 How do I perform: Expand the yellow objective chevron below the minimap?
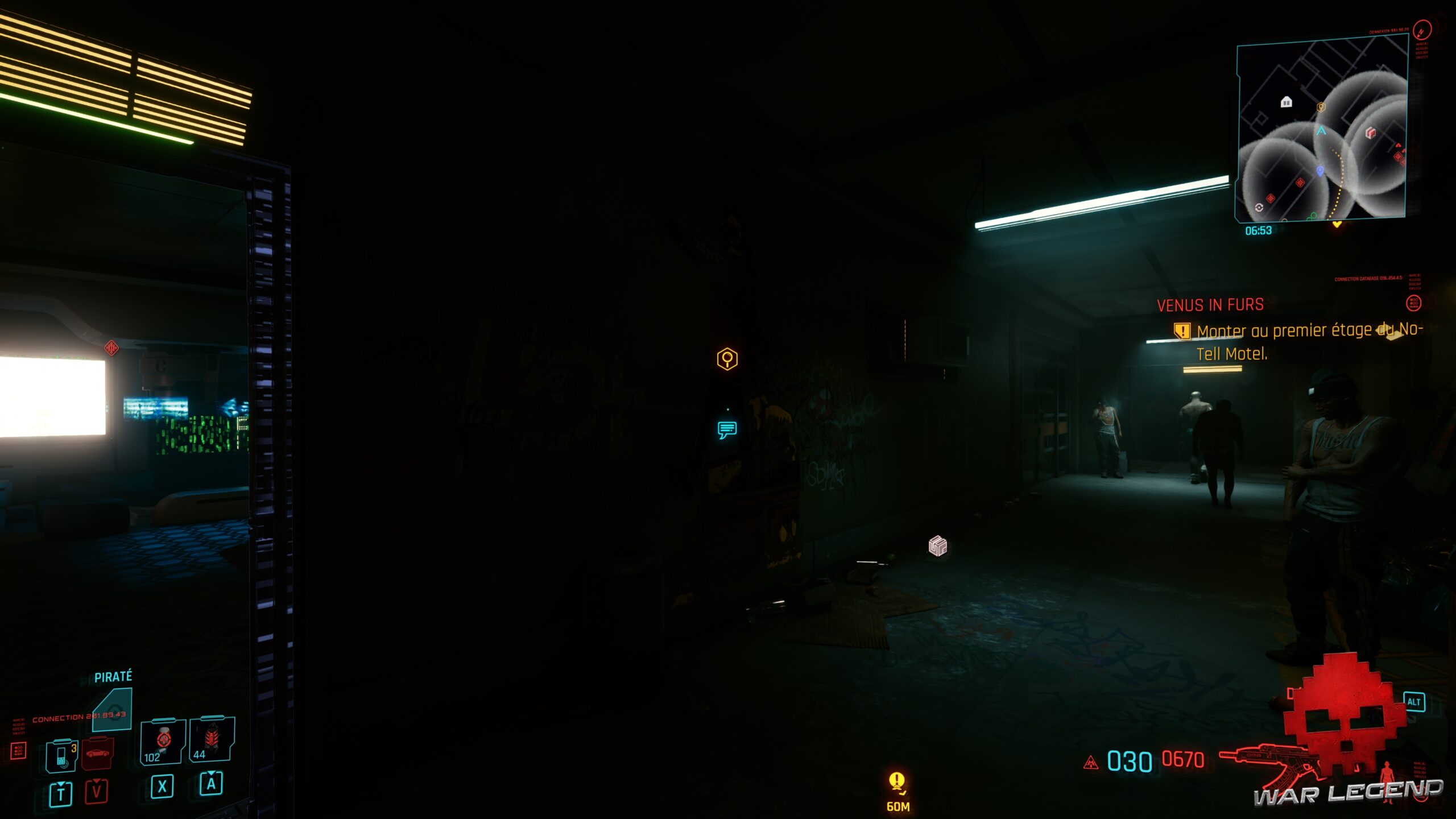pyautogui.click(x=1337, y=224)
